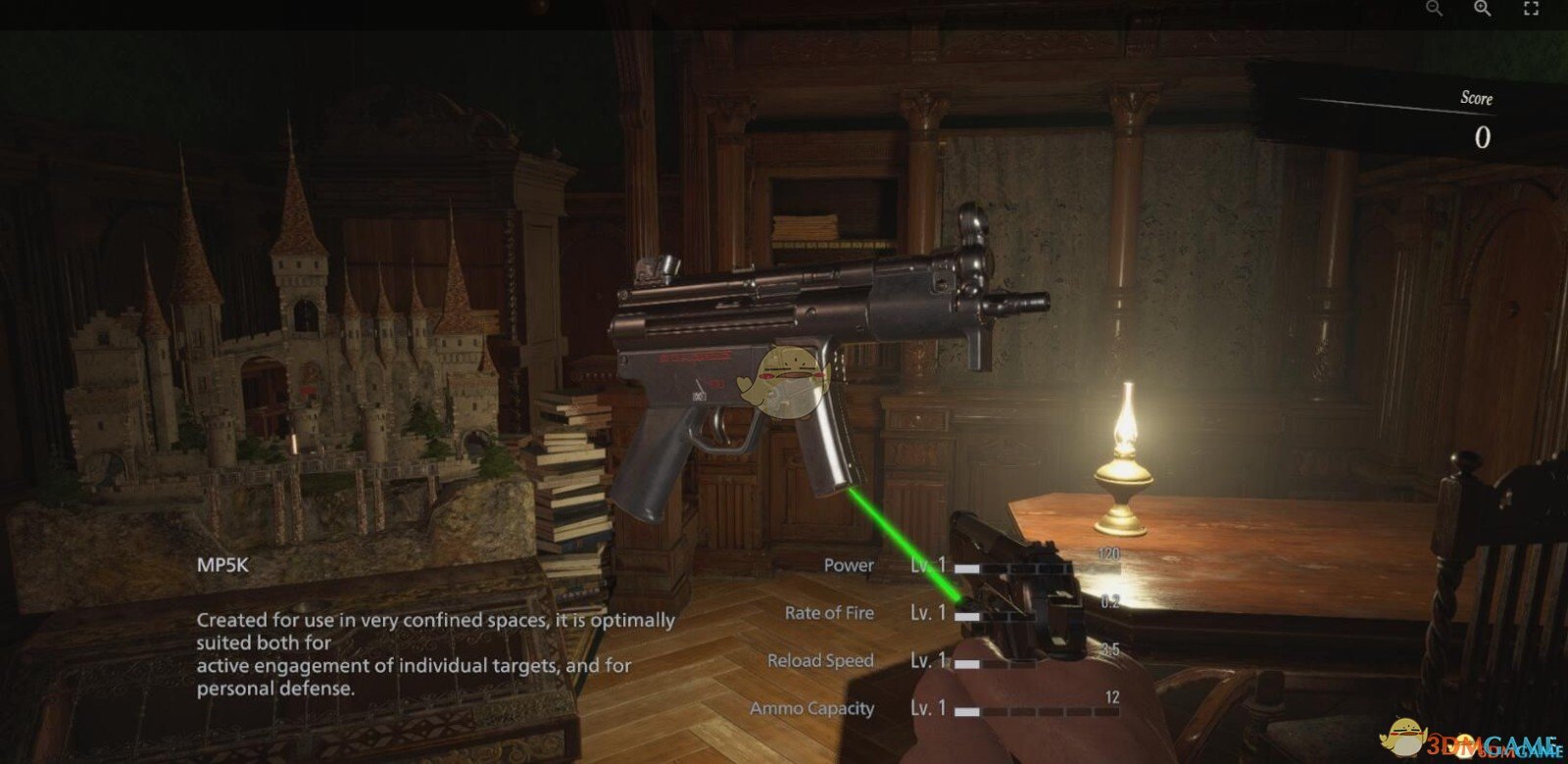Select the MP5K weapon name tab
The image size is (1568, 764).
click(220, 565)
